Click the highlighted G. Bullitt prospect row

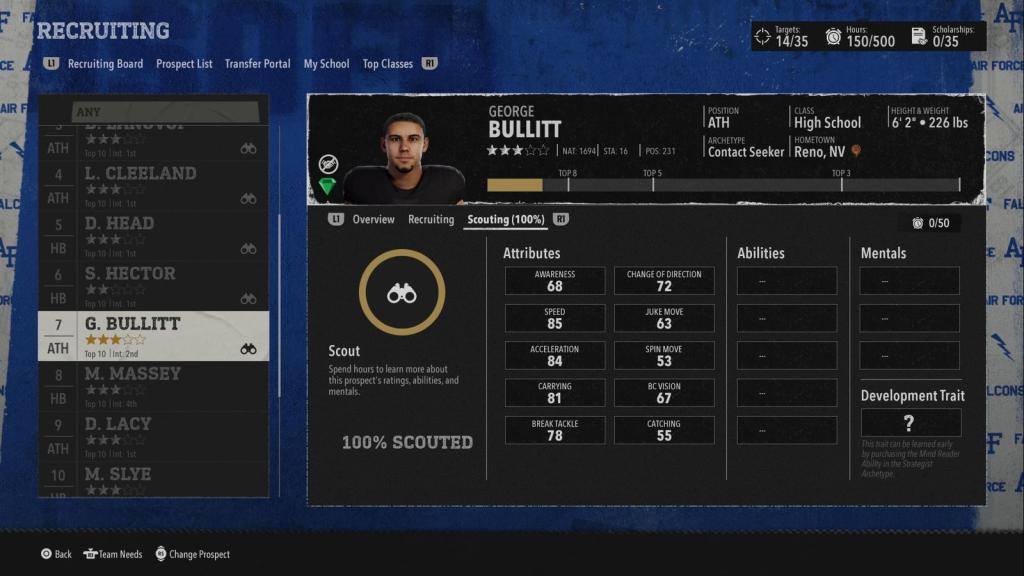[x=153, y=336]
